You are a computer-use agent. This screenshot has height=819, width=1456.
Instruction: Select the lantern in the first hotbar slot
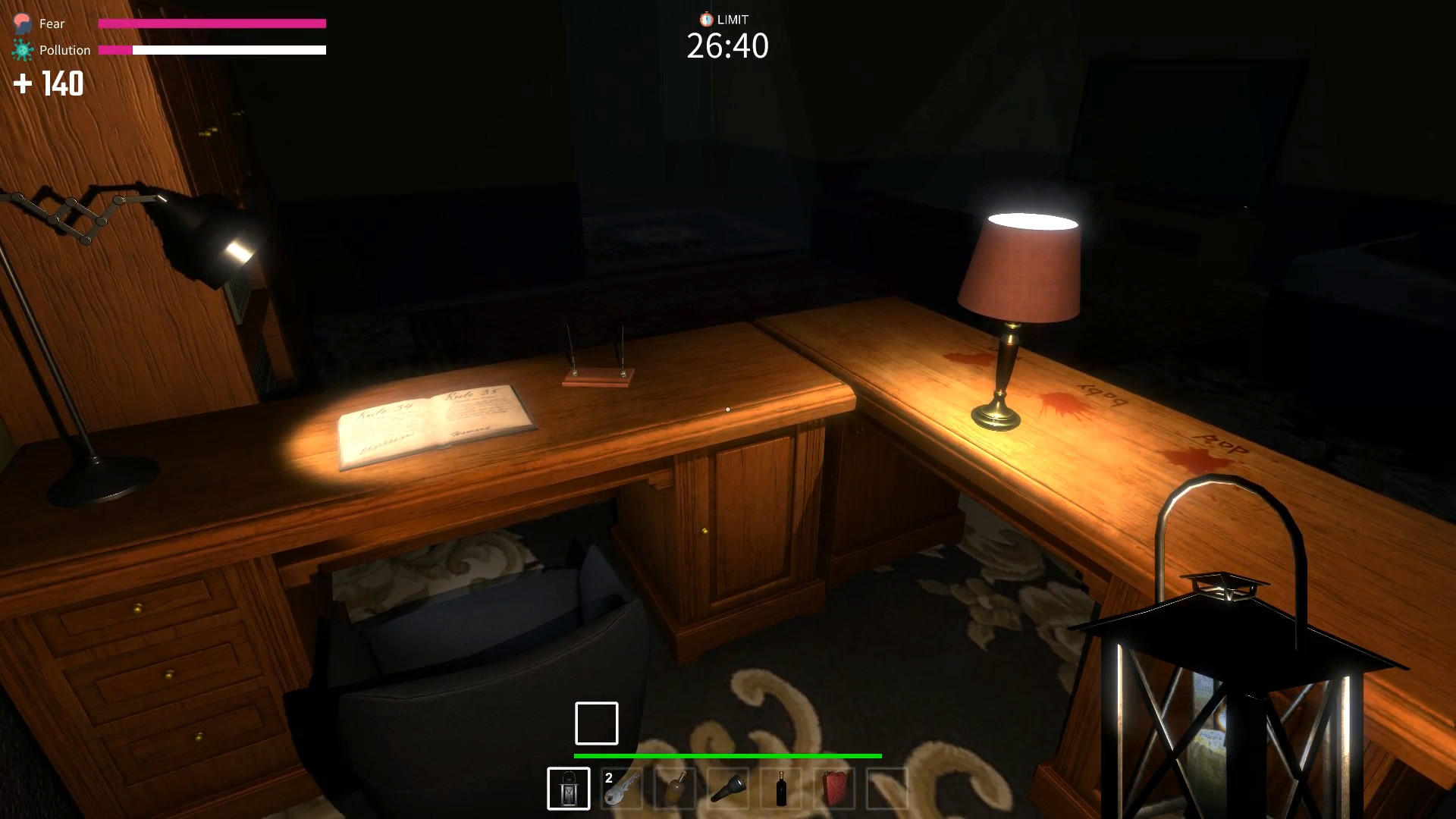pyautogui.click(x=570, y=789)
